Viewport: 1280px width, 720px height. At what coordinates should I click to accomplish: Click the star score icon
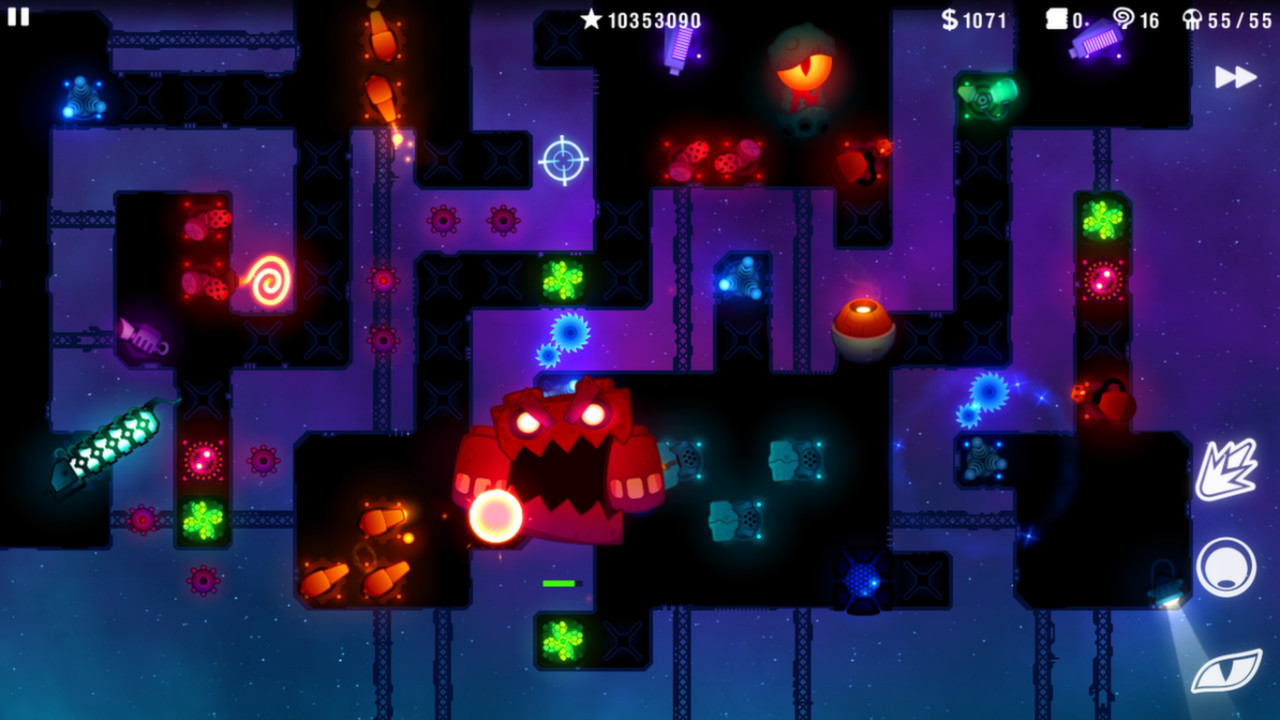(593, 17)
